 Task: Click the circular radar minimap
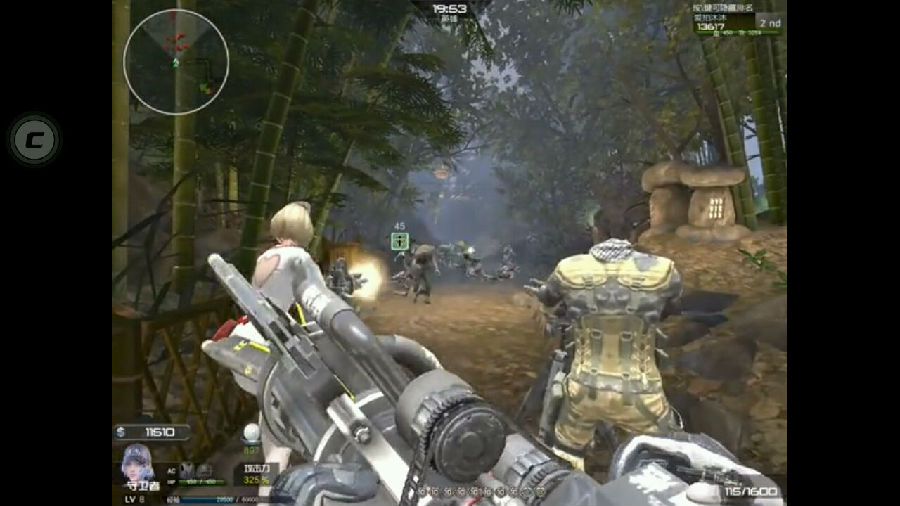tap(176, 62)
